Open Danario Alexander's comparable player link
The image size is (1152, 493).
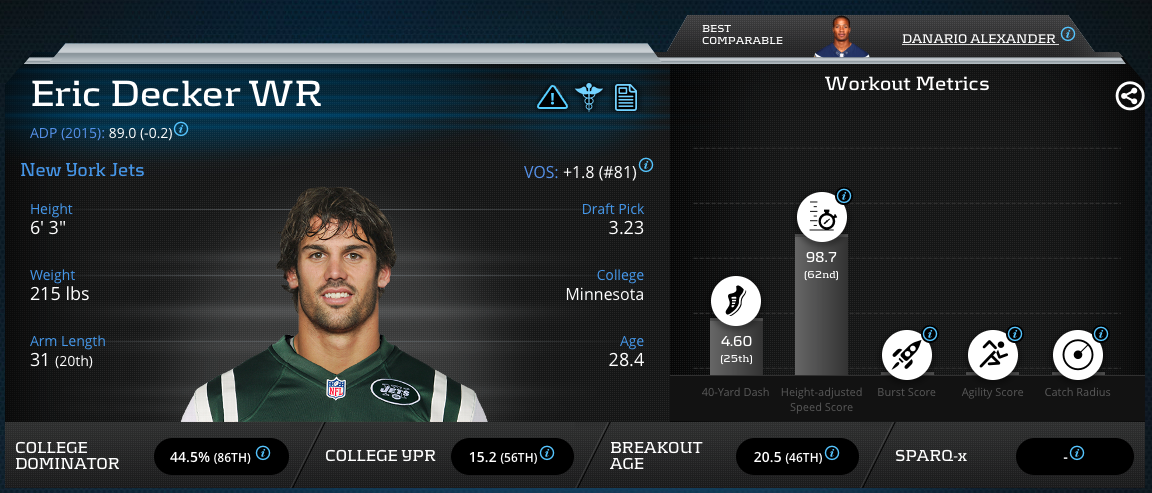pyautogui.click(x=978, y=38)
